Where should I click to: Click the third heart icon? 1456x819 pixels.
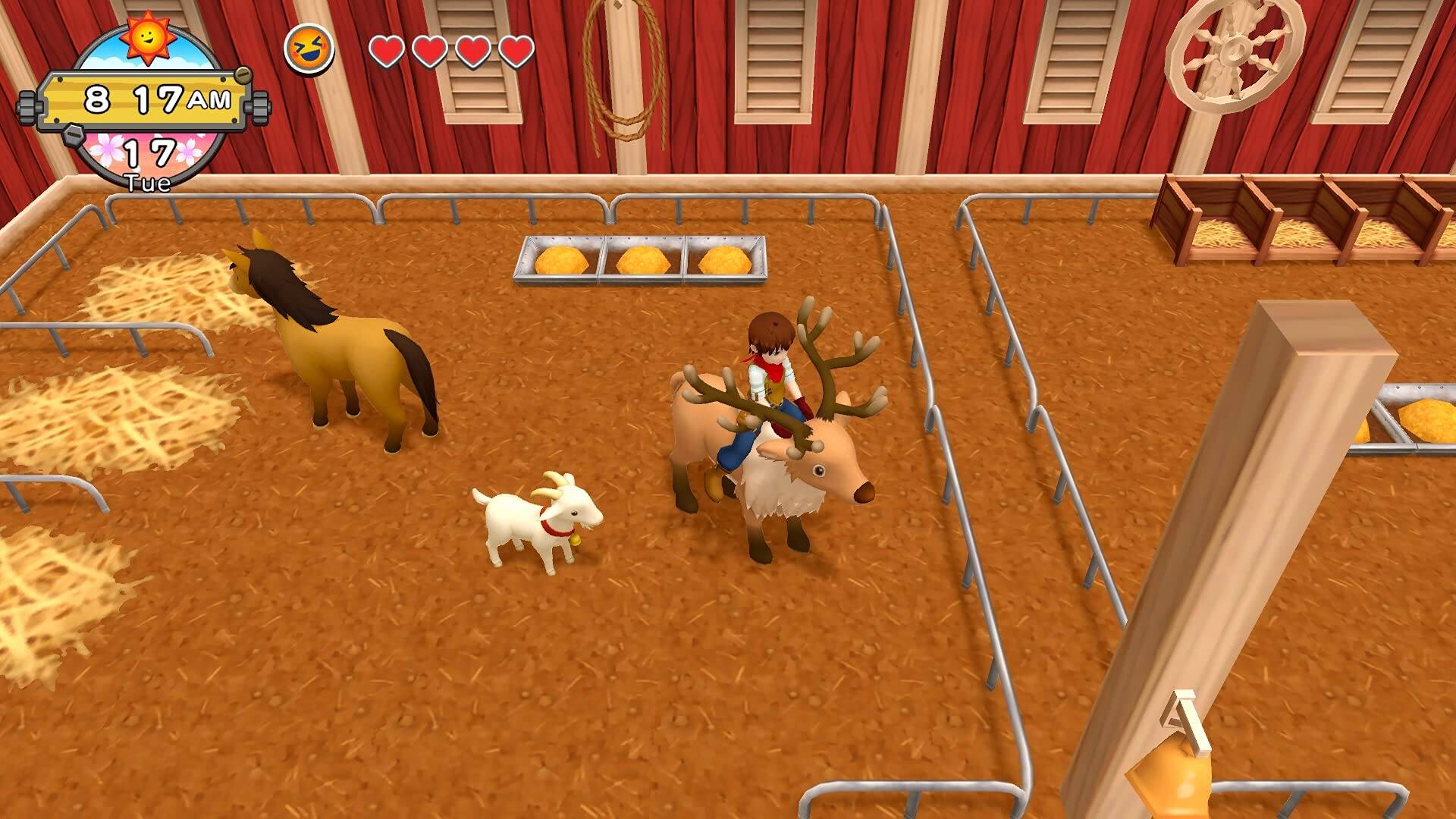(473, 52)
